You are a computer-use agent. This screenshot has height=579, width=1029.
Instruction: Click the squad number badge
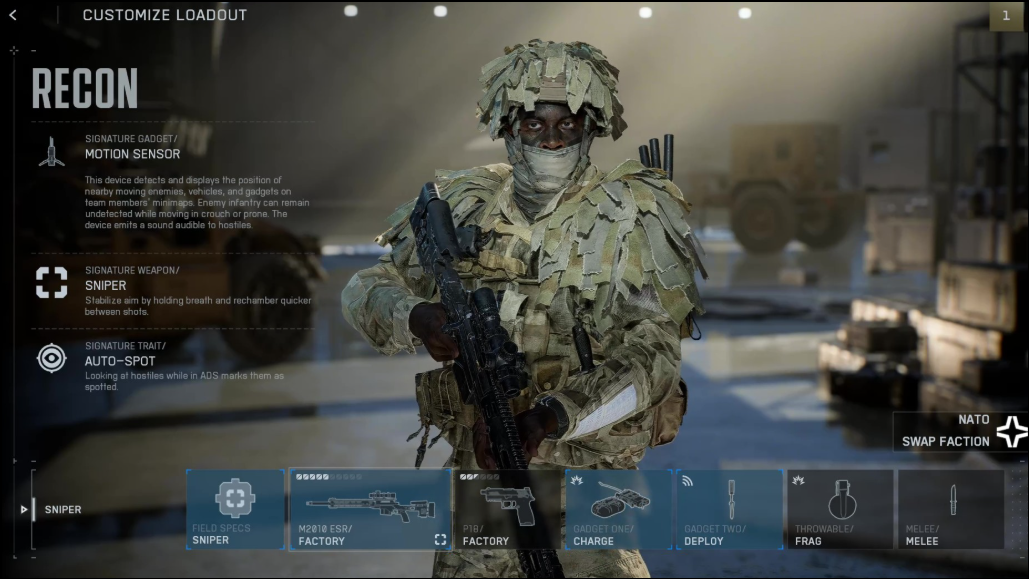pos(1005,15)
